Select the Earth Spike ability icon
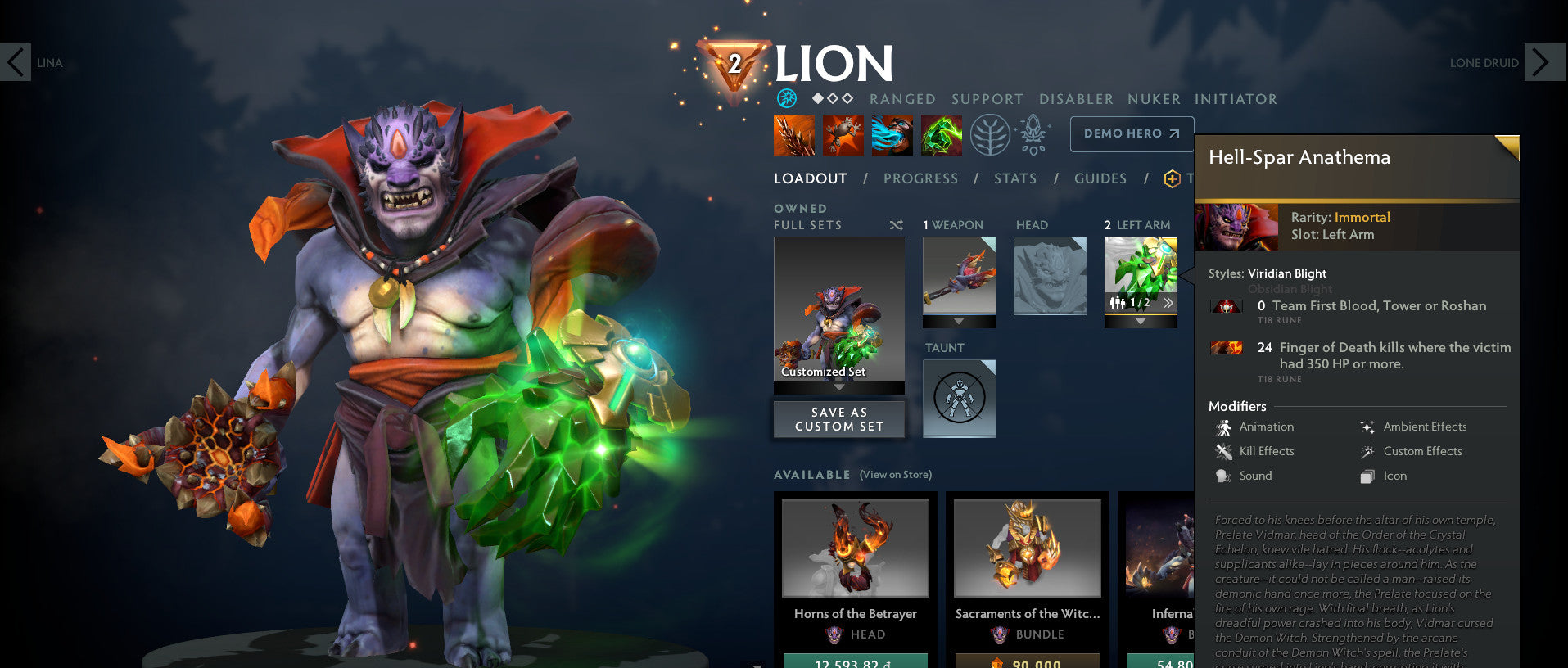This screenshot has width=1568, height=668. pos(793,133)
